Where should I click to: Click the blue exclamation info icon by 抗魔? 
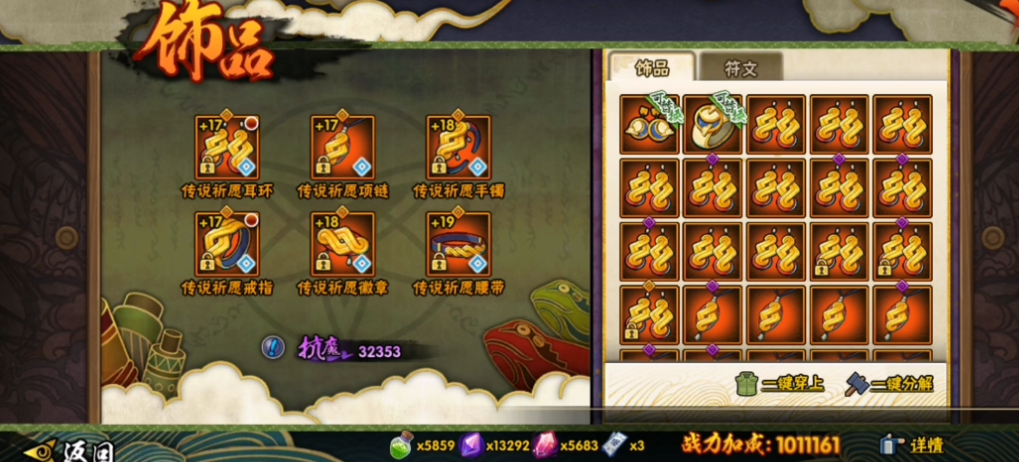pos(273,347)
